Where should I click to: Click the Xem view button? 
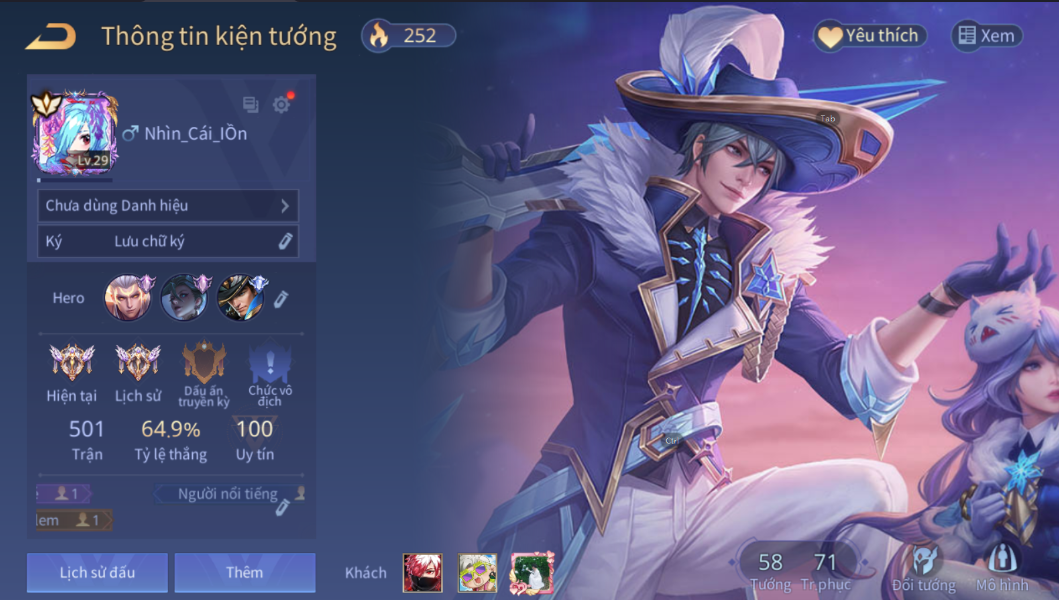point(986,36)
